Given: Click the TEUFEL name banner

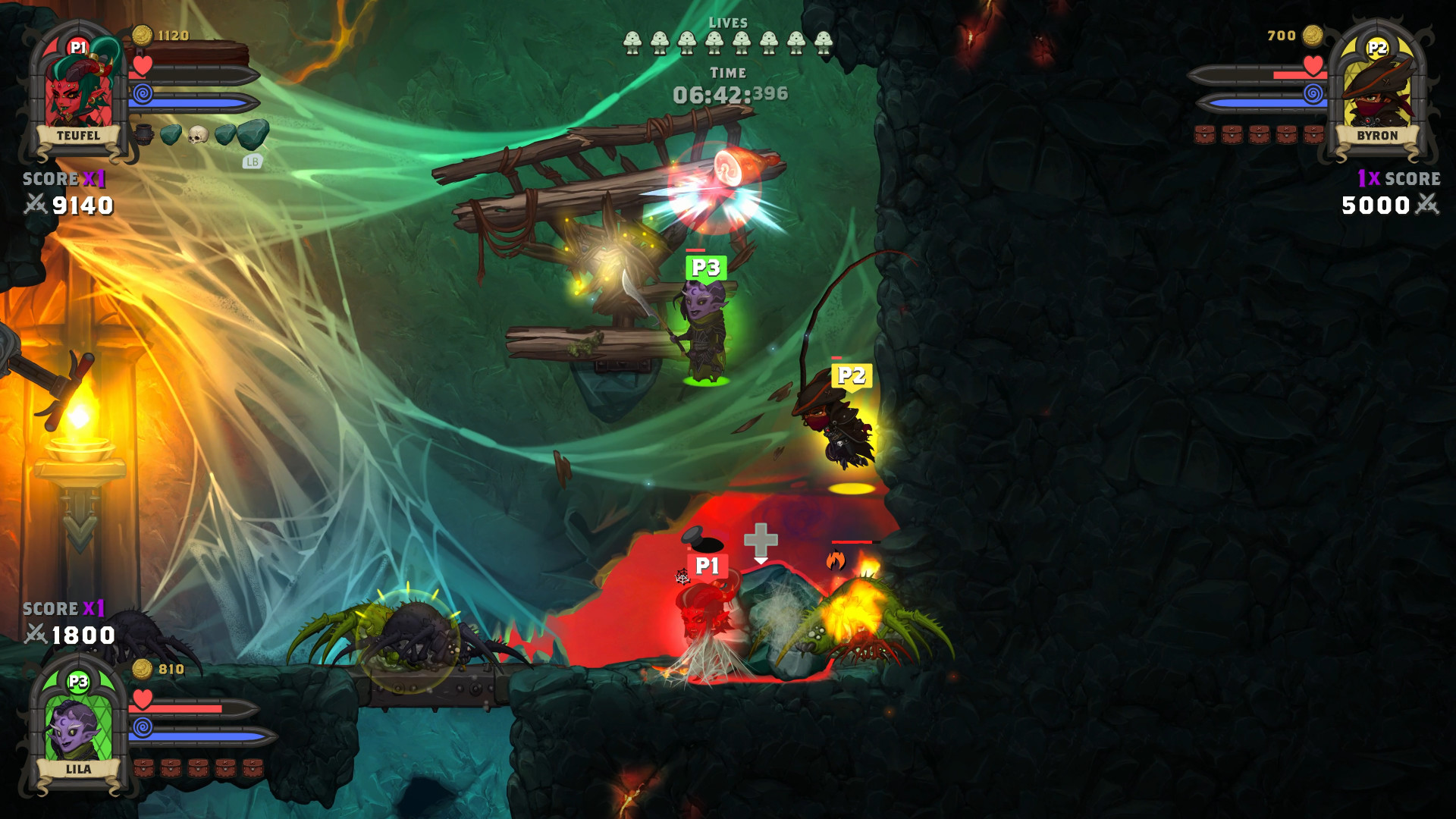Looking at the screenshot, I should pyautogui.click(x=79, y=137).
